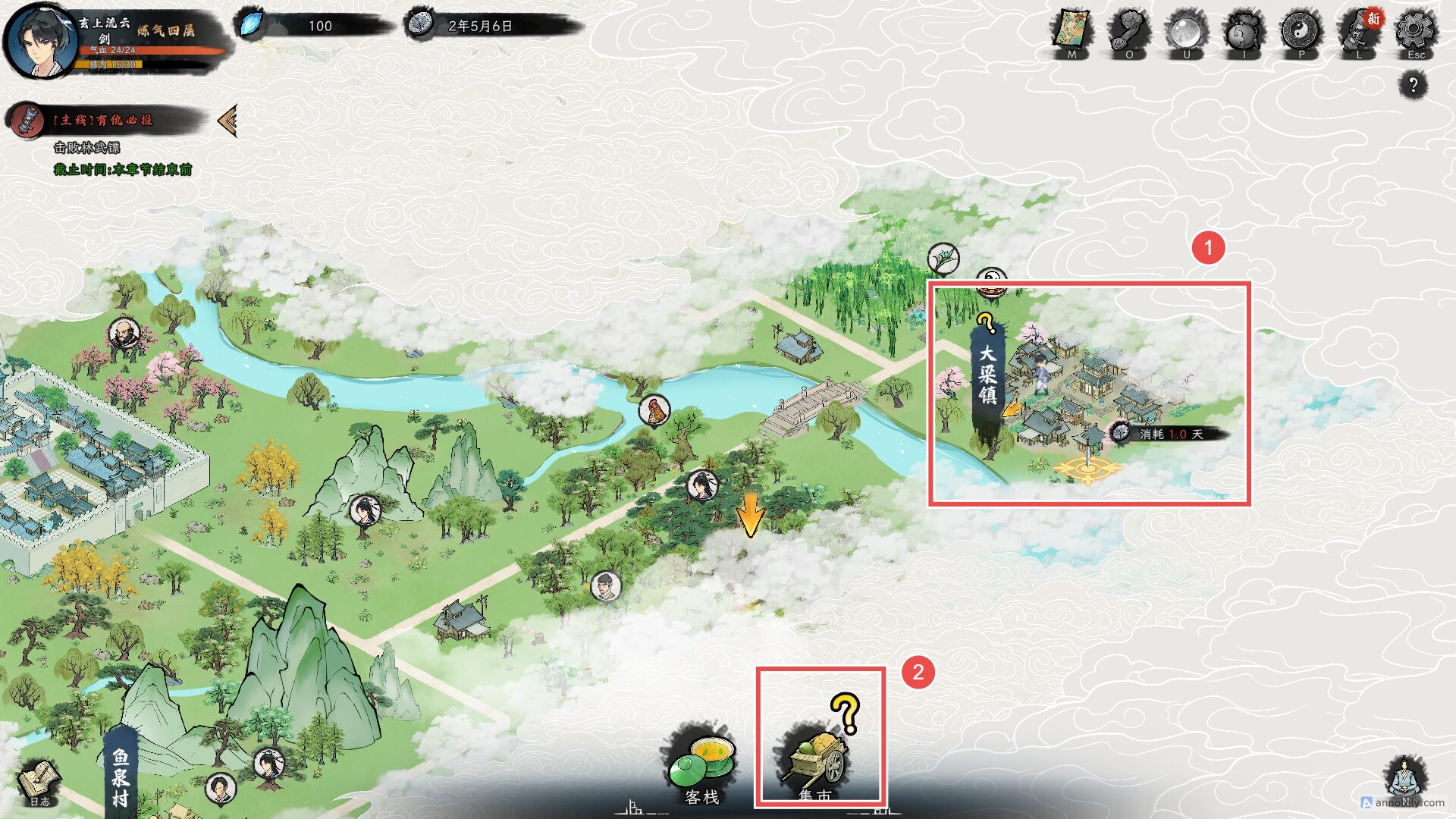Select the bald bearded man map marker
The width and height of the screenshot is (1456, 819).
pyautogui.click(x=124, y=332)
